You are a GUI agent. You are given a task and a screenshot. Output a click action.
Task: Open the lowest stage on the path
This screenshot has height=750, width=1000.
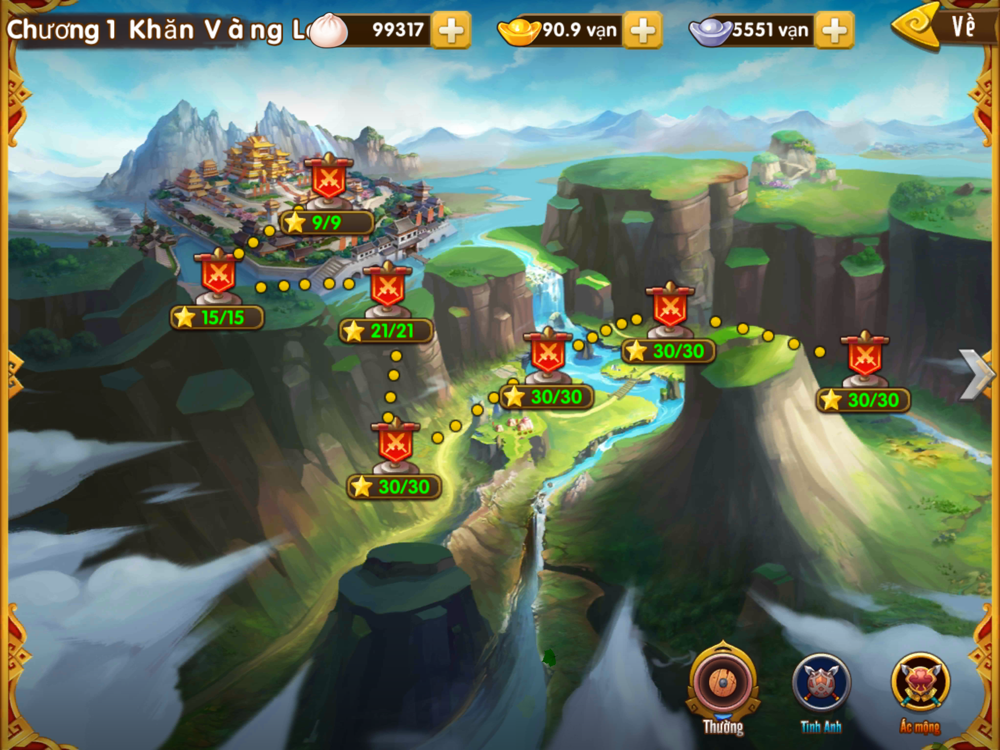(x=395, y=446)
